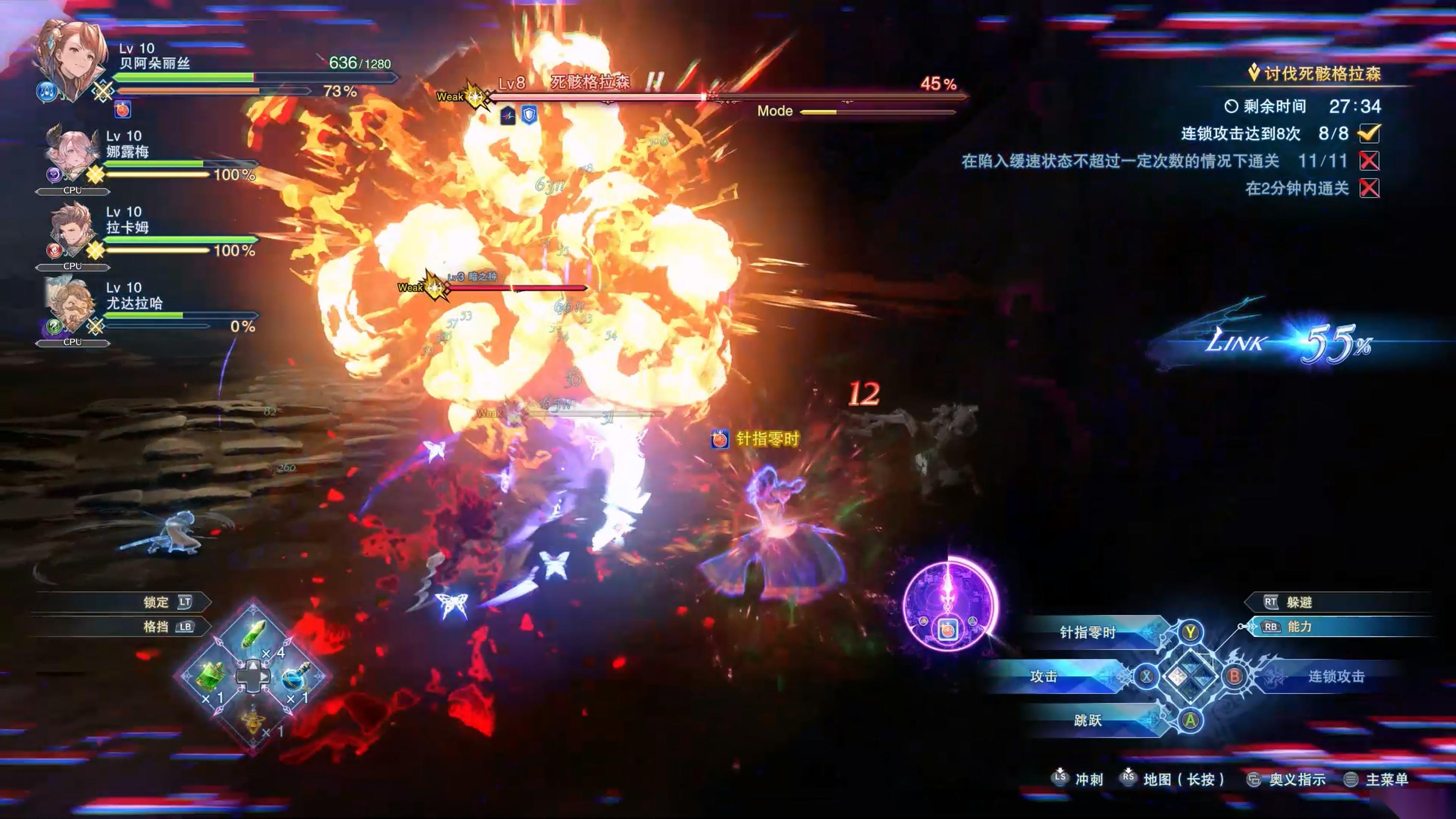Select the 奥义指示 skybound art command
This screenshot has height=819, width=1456.
click(1297, 780)
